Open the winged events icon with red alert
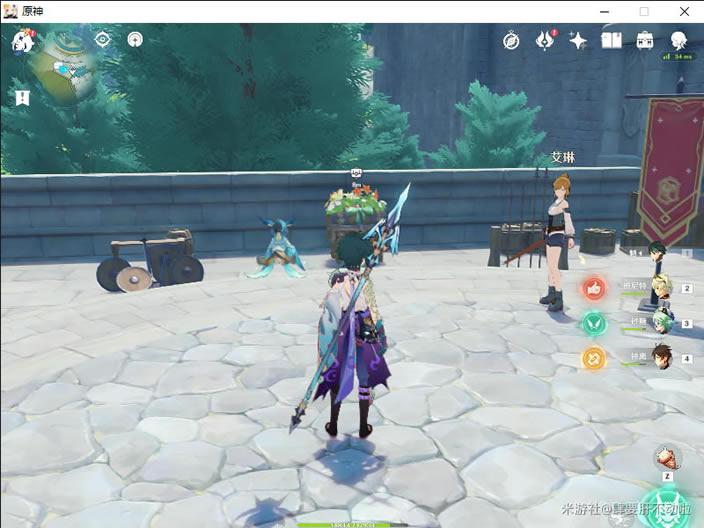The width and height of the screenshot is (704, 528). (x=545, y=40)
